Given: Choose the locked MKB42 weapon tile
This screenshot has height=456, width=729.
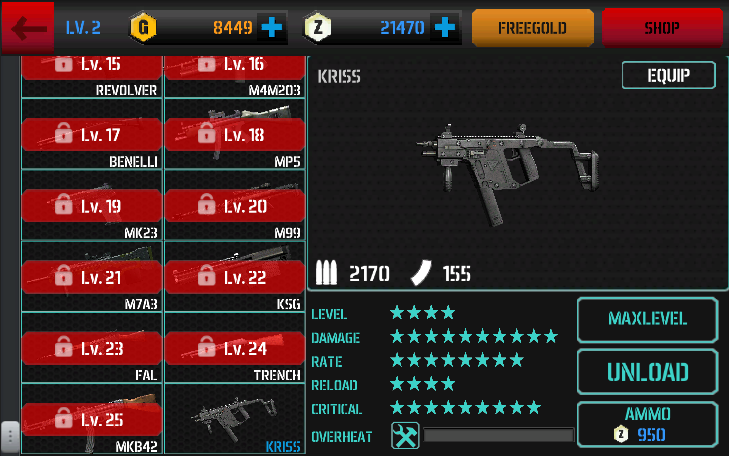Looking at the screenshot, I should click(x=92, y=419).
